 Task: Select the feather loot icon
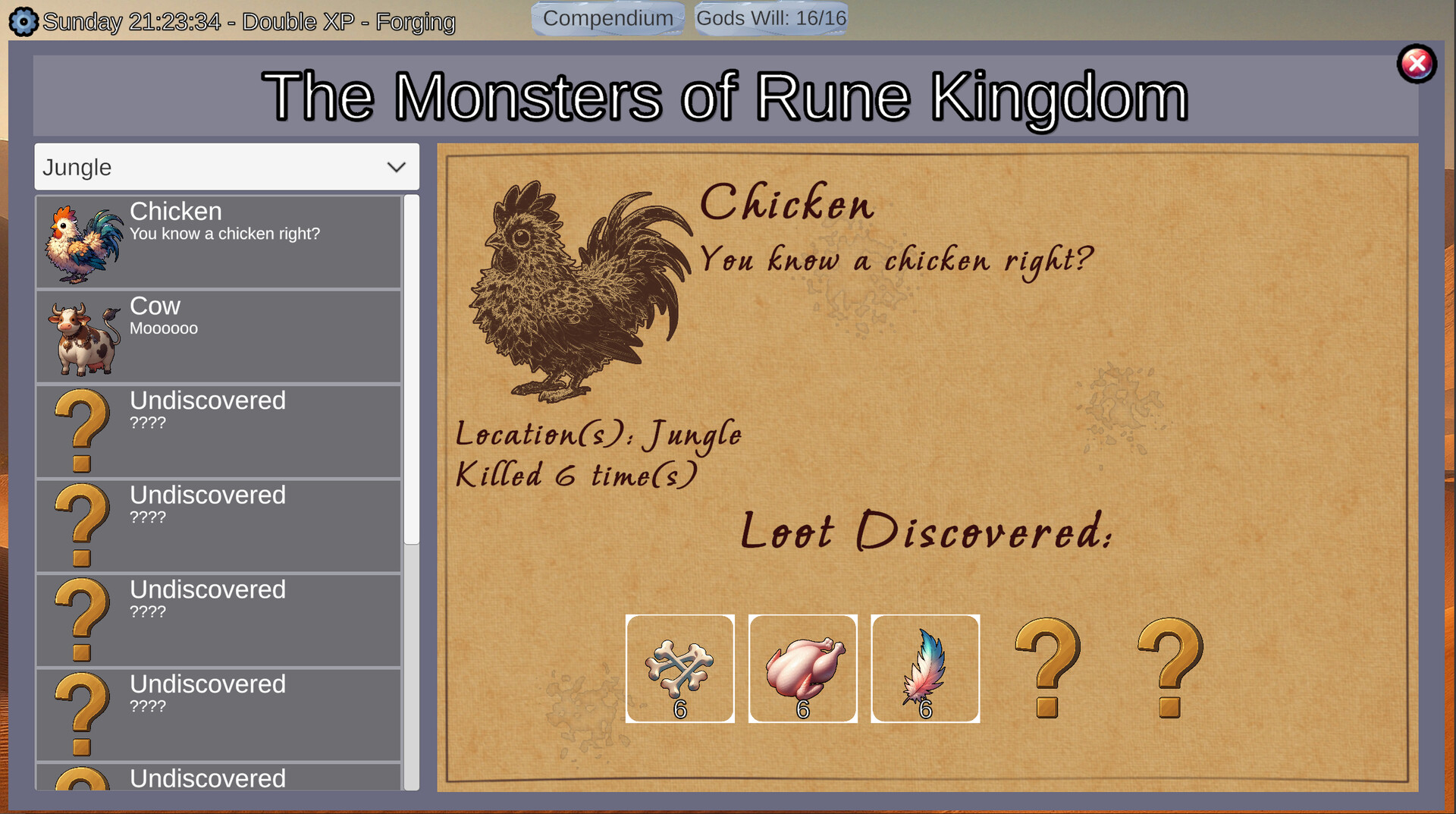(925, 668)
